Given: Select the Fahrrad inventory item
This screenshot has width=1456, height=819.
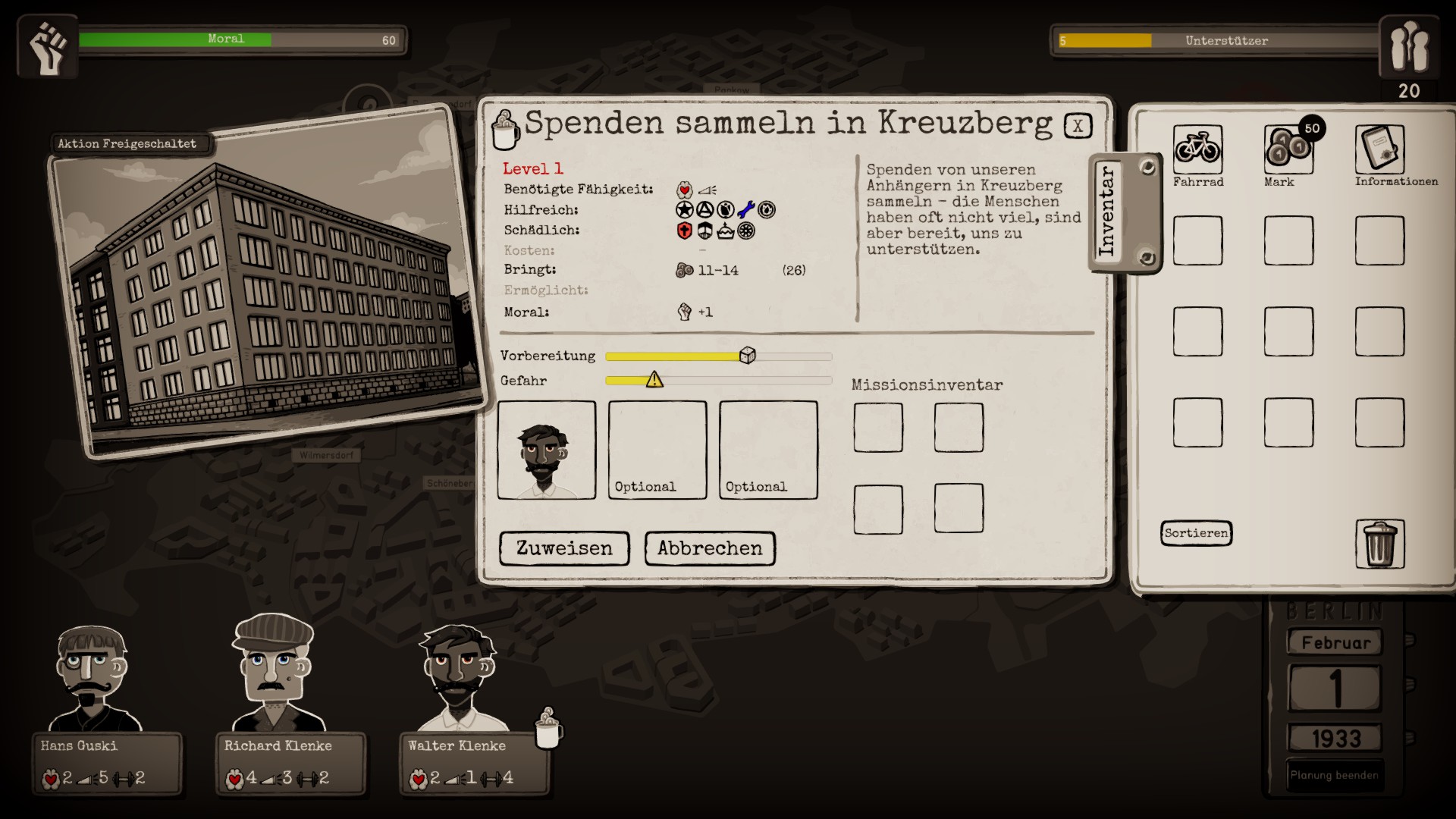Looking at the screenshot, I should [1197, 149].
